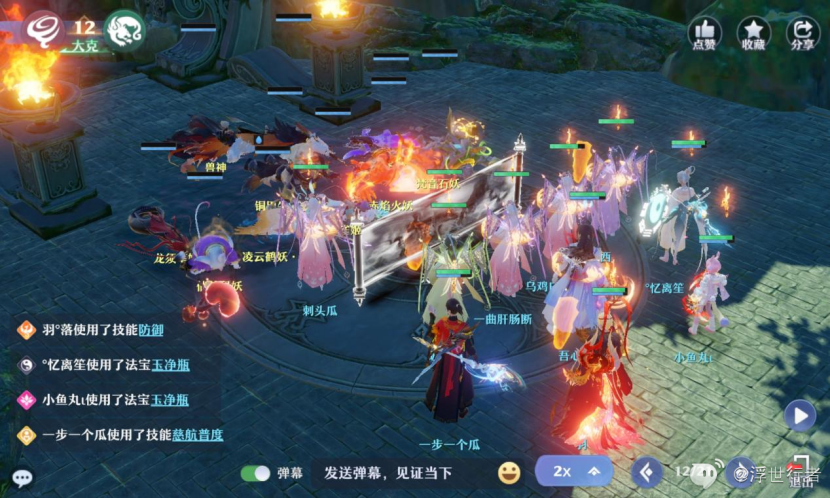Open the chat speech-bubble icon

coord(22,478)
